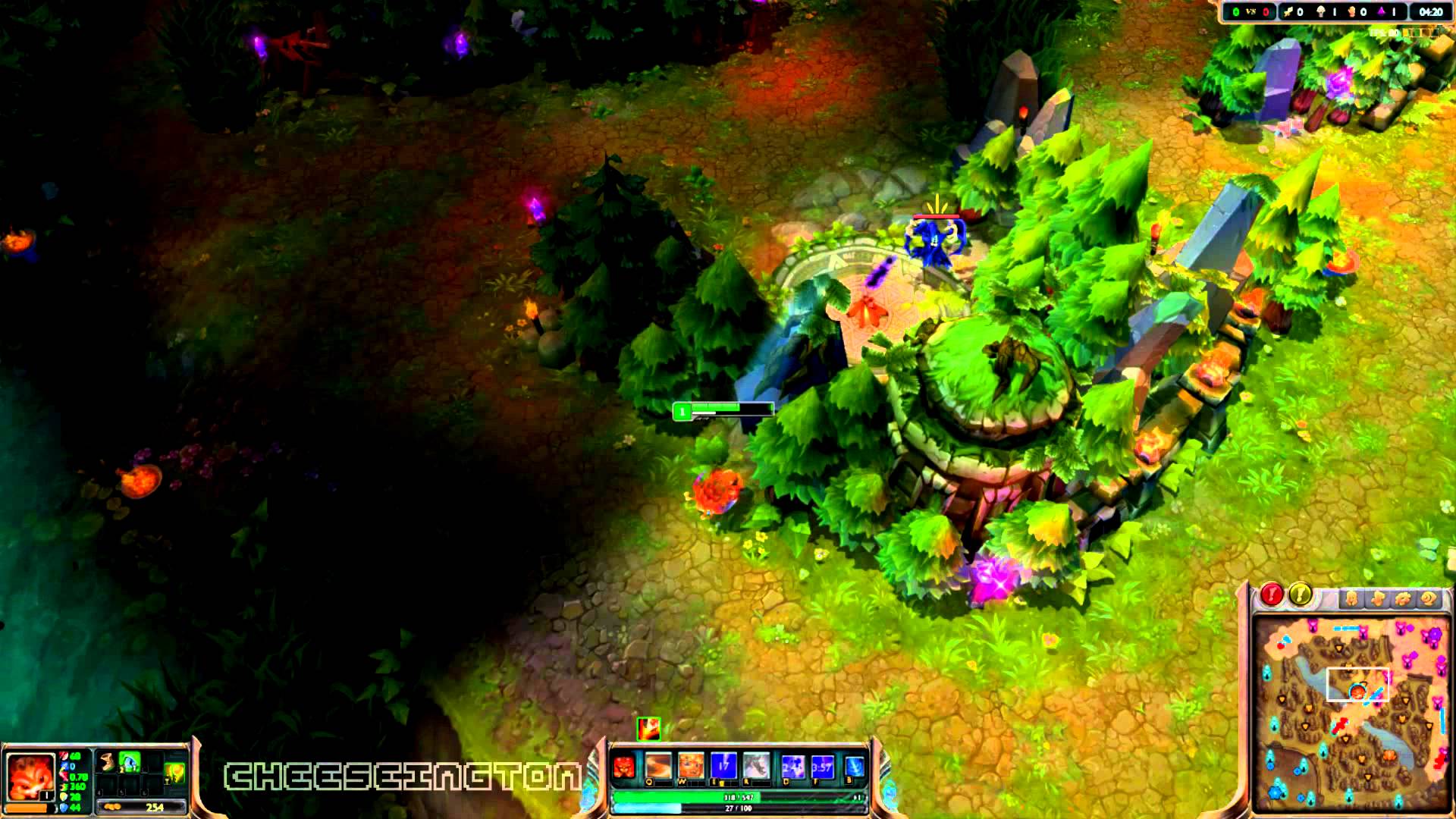Viewport: 1456px width, 819px height.
Task: Activate the yellow trinket ward slot
Action: tap(175, 773)
